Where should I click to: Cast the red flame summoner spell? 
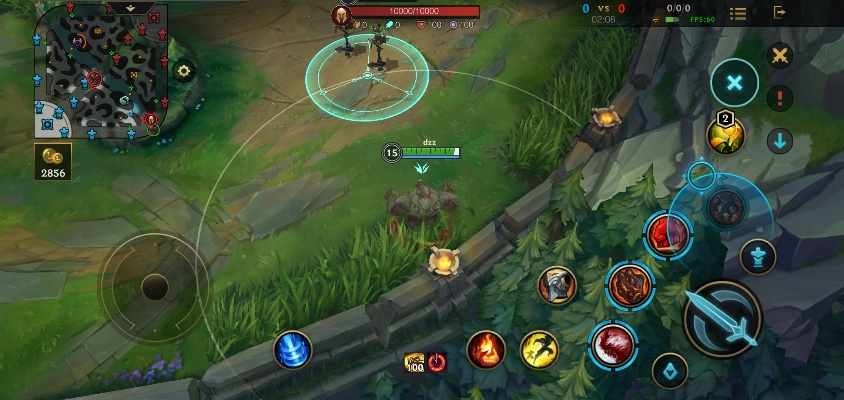pos(486,349)
